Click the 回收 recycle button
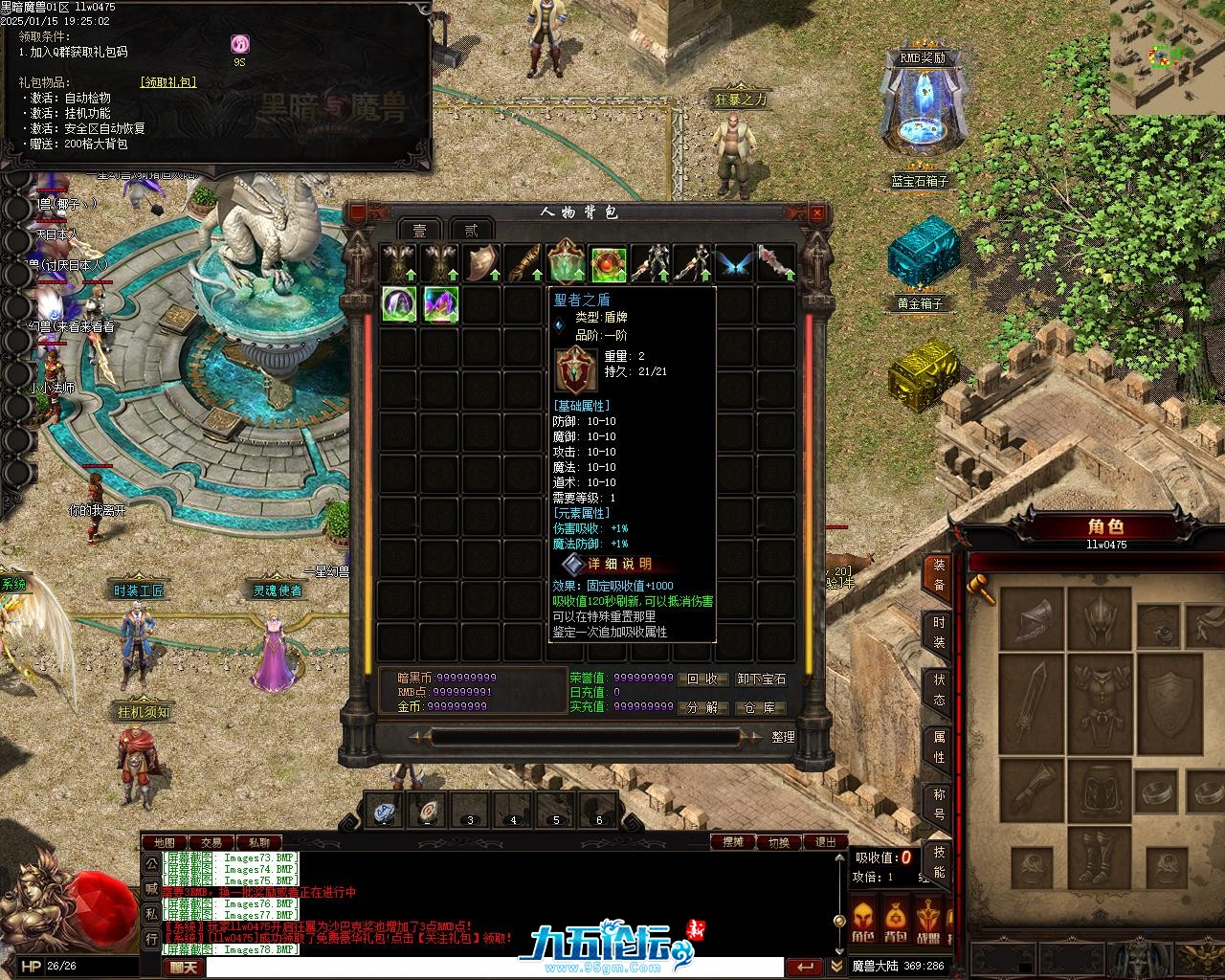The image size is (1225, 980). [x=702, y=679]
